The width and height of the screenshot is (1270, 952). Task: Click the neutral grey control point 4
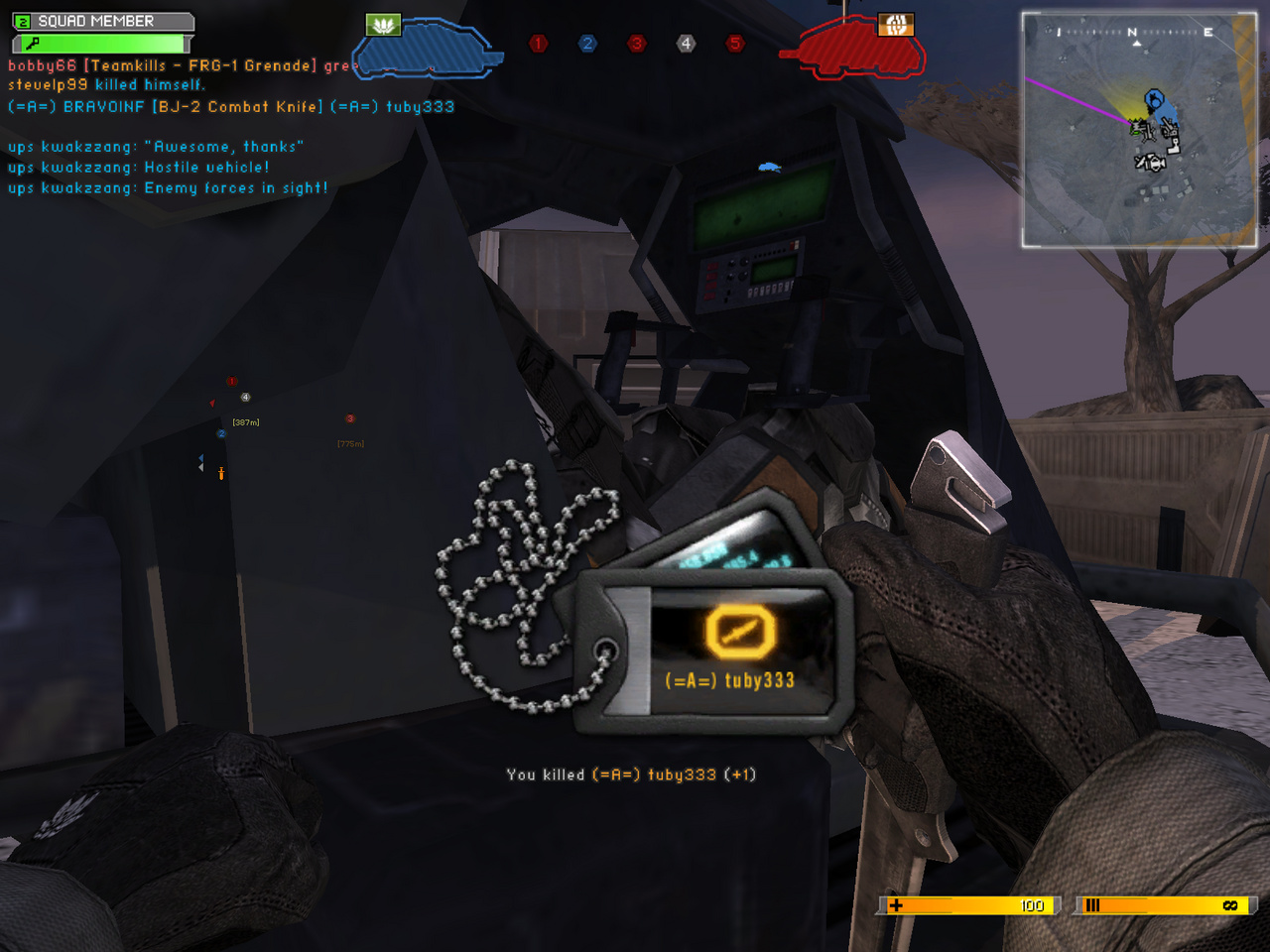coord(686,44)
